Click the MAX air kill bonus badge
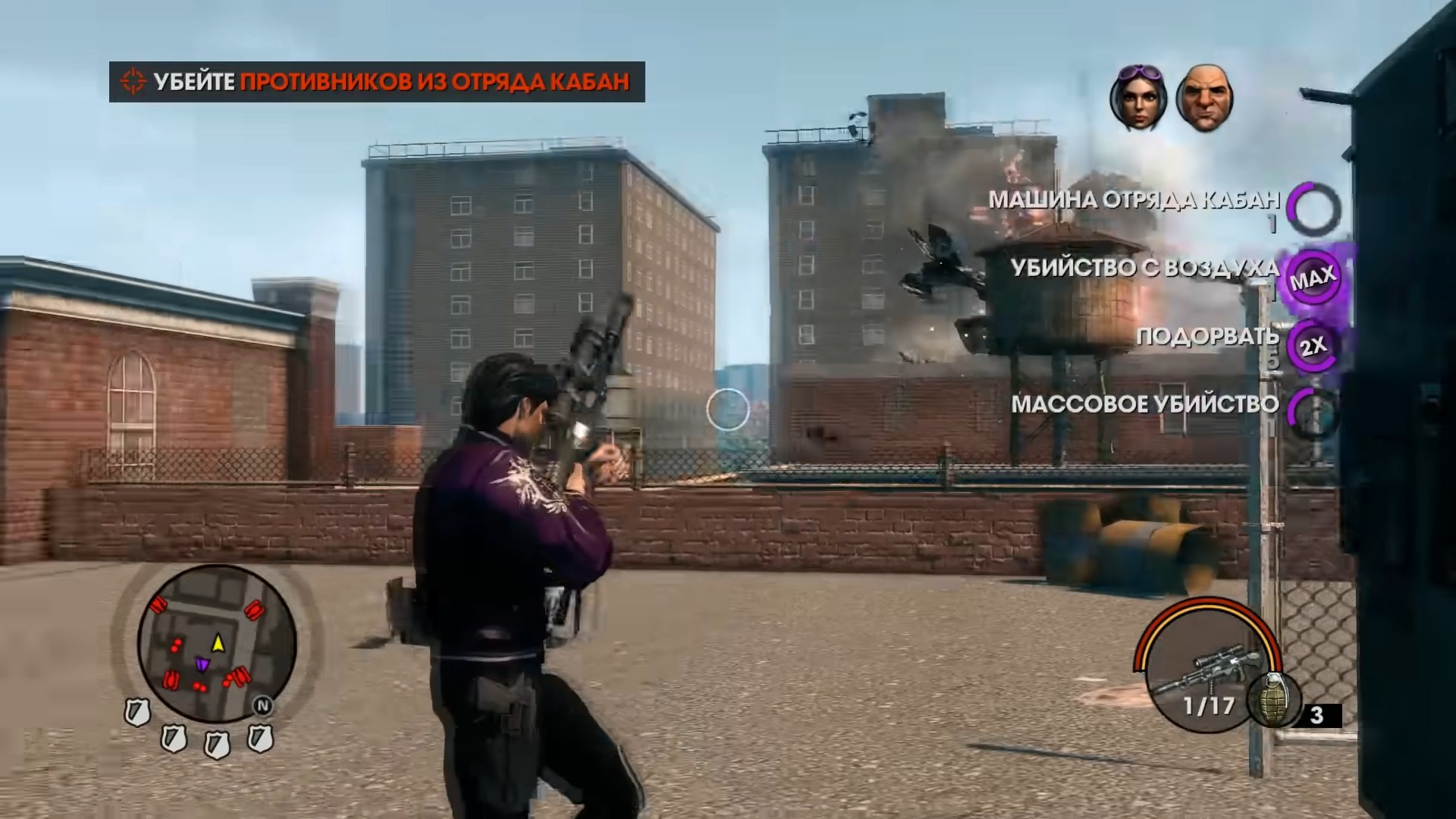The width and height of the screenshot is (1456, 819). 1313,278
